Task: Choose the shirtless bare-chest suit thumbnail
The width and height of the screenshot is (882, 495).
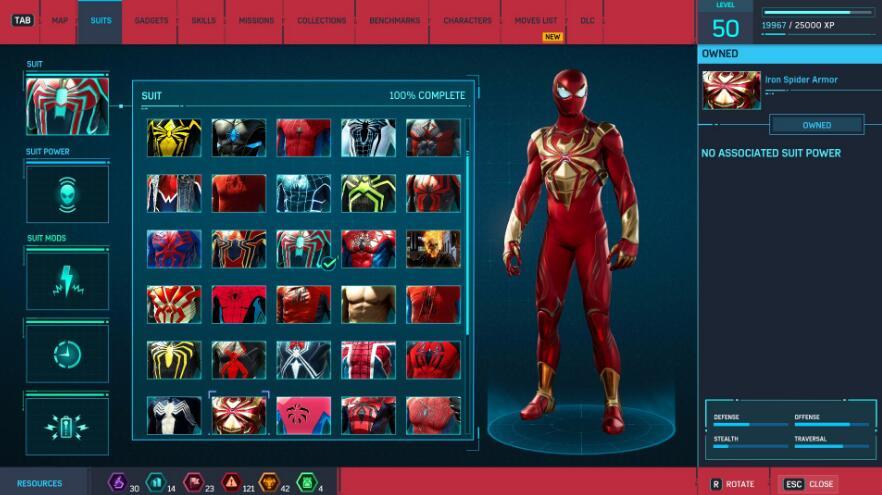Action: tap(368, 304)
